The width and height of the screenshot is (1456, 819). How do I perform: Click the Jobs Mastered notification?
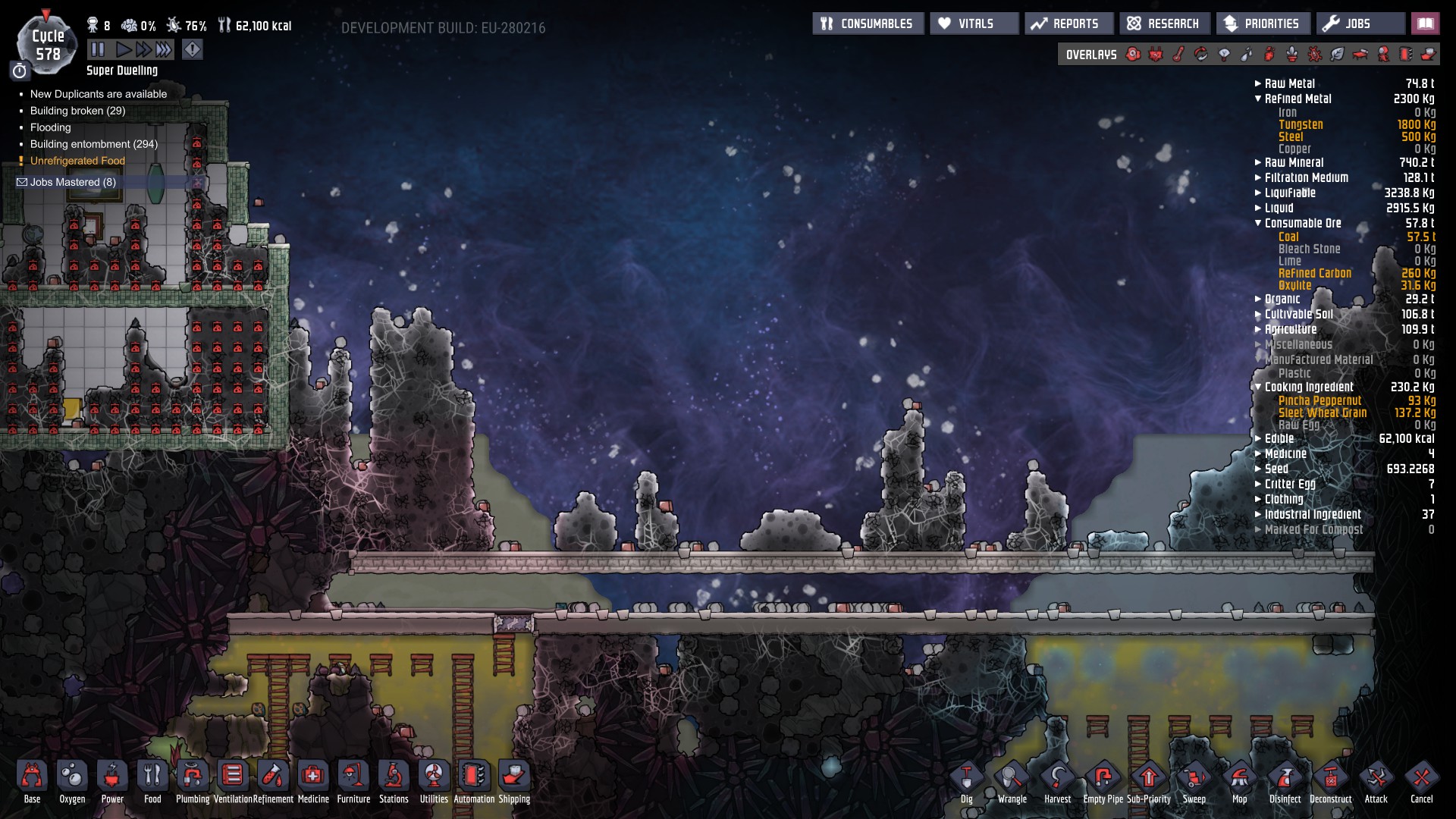[x=73, y=182]
